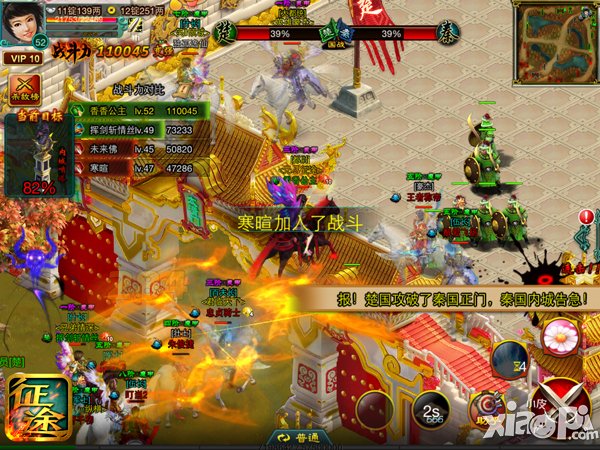
Task: Pick the 未来佛 ranking entry
Action: pyautogui.click(x=142, y=149)
